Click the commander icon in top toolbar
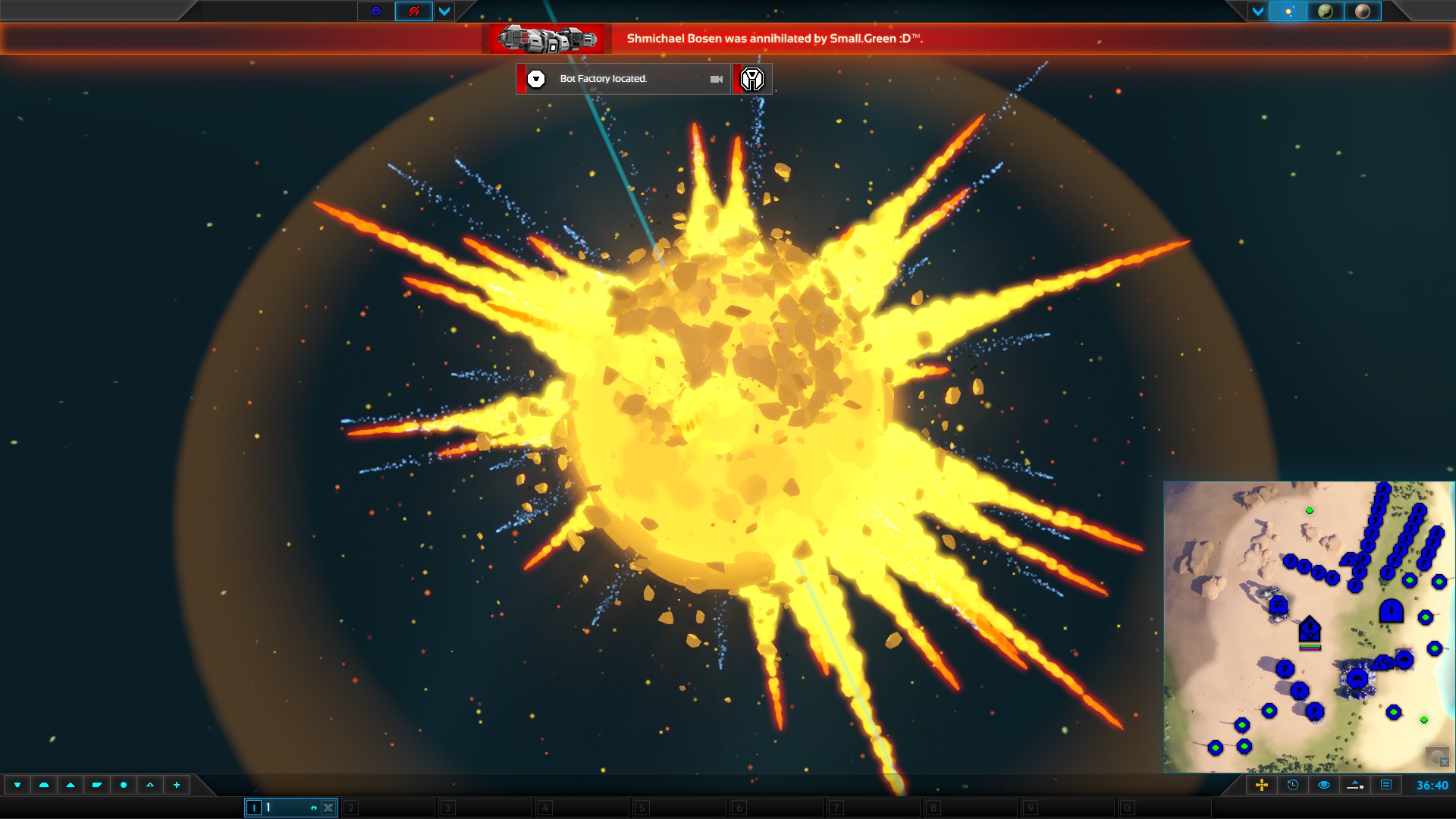1456x819 pixels. click(x=376, y=11)
